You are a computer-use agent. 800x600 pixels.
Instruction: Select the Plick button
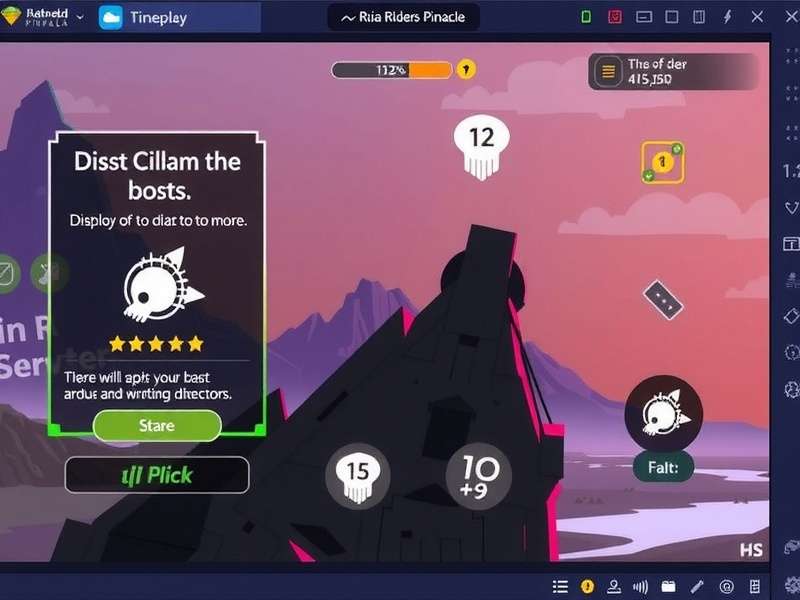pyautogui.click(x=157, y=475)
